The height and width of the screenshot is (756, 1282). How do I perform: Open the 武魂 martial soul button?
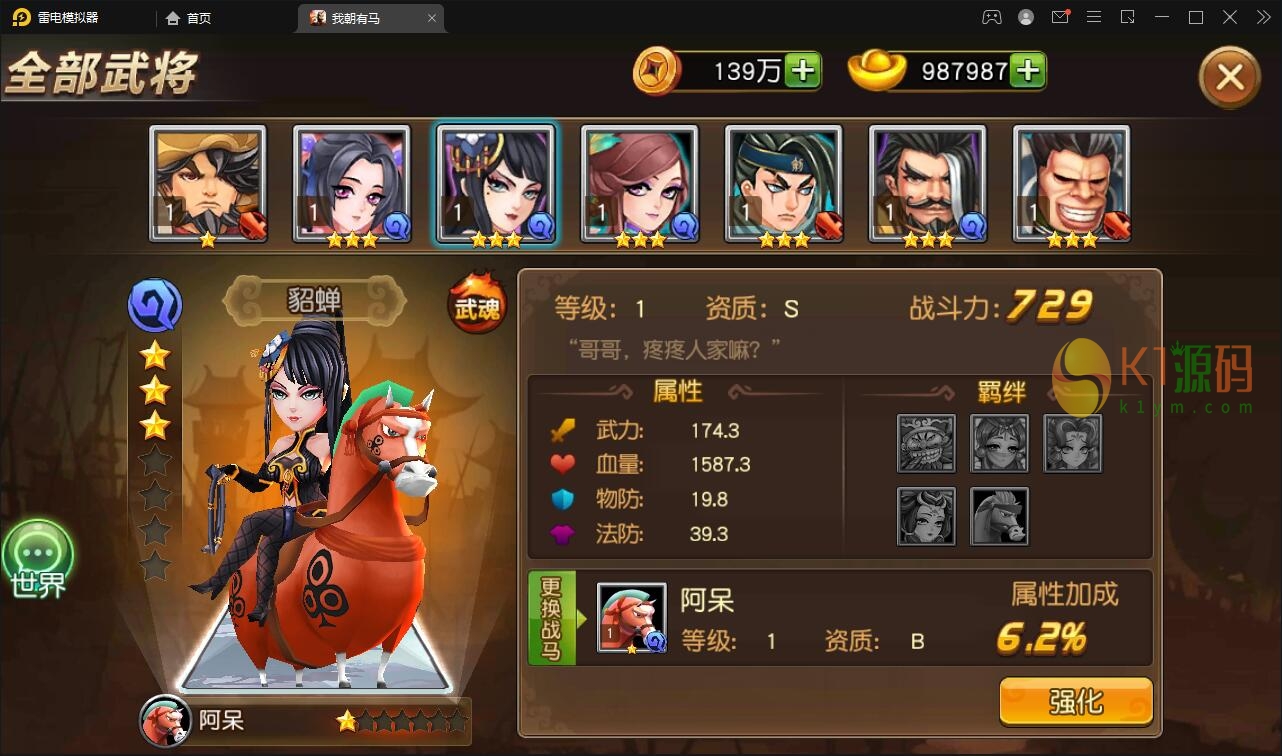(477, 306)
